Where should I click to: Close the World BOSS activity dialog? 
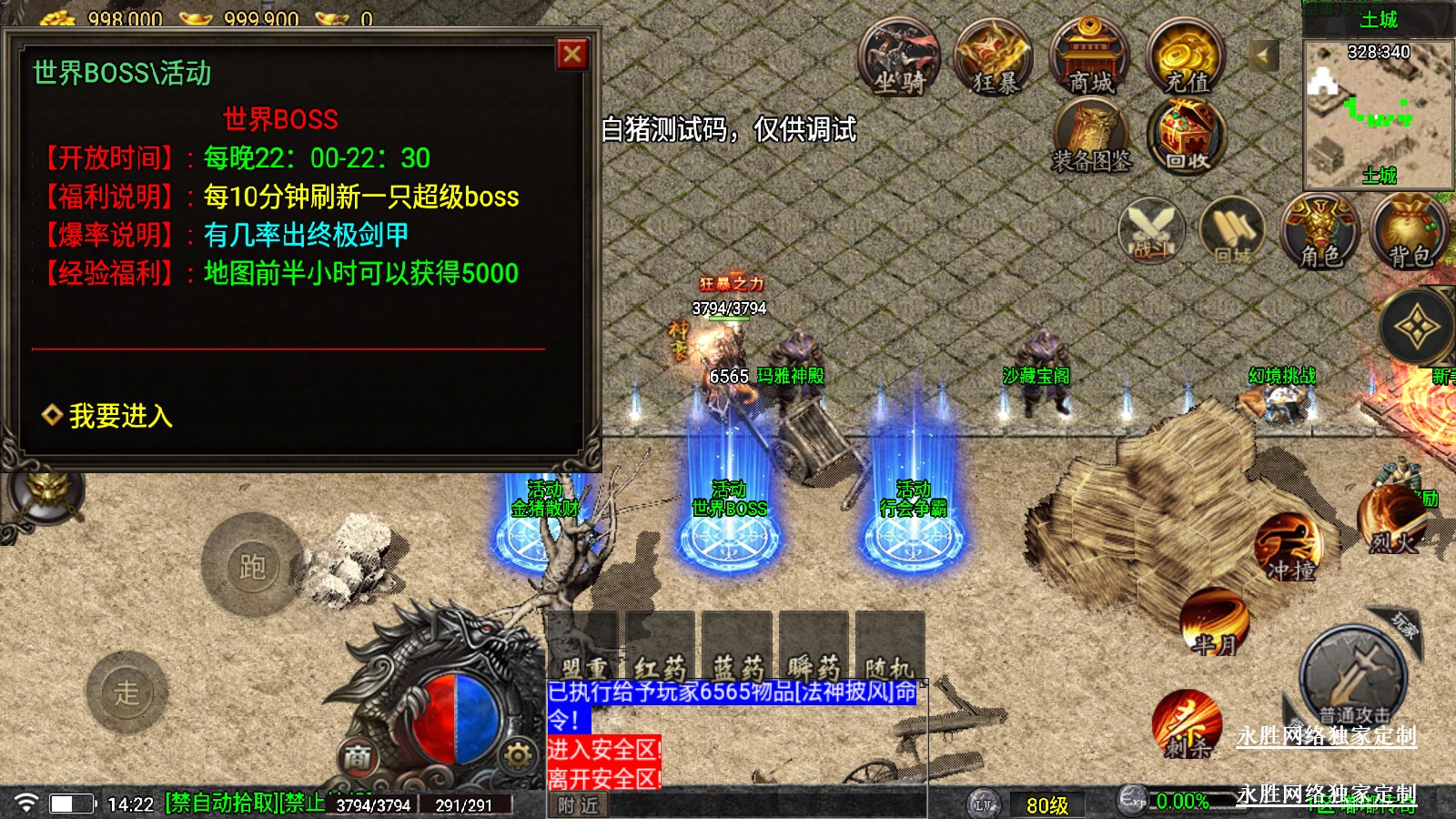tap(572, 55)
